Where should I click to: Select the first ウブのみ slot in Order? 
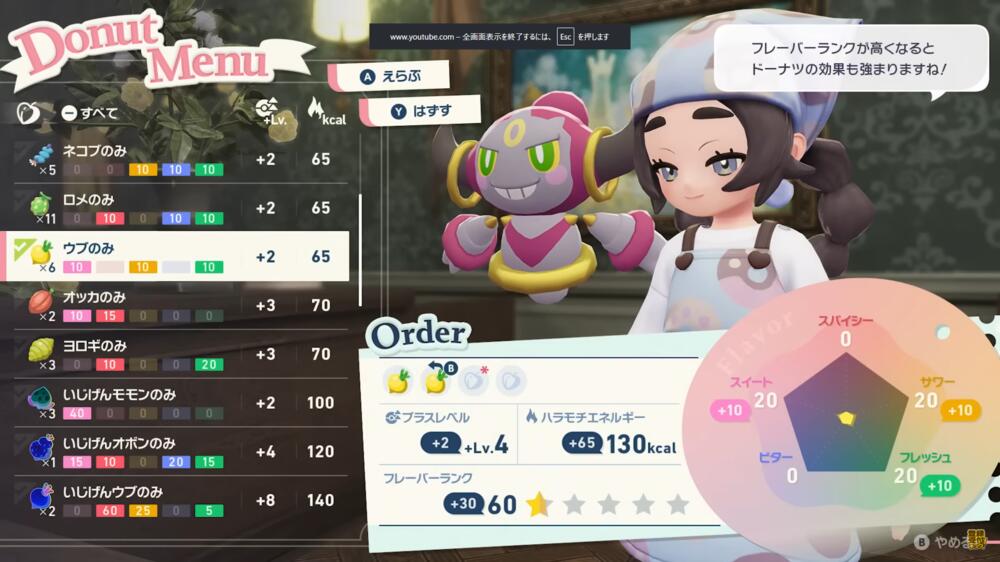(x=398, y=380)
